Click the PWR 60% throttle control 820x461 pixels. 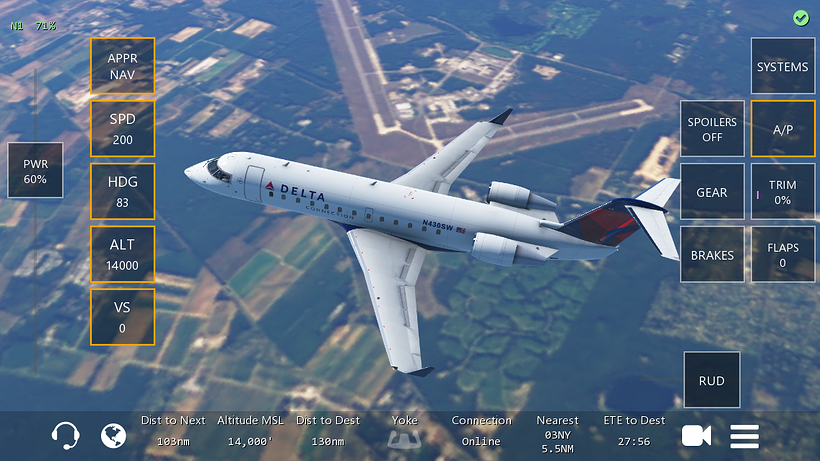coord(36,170)
